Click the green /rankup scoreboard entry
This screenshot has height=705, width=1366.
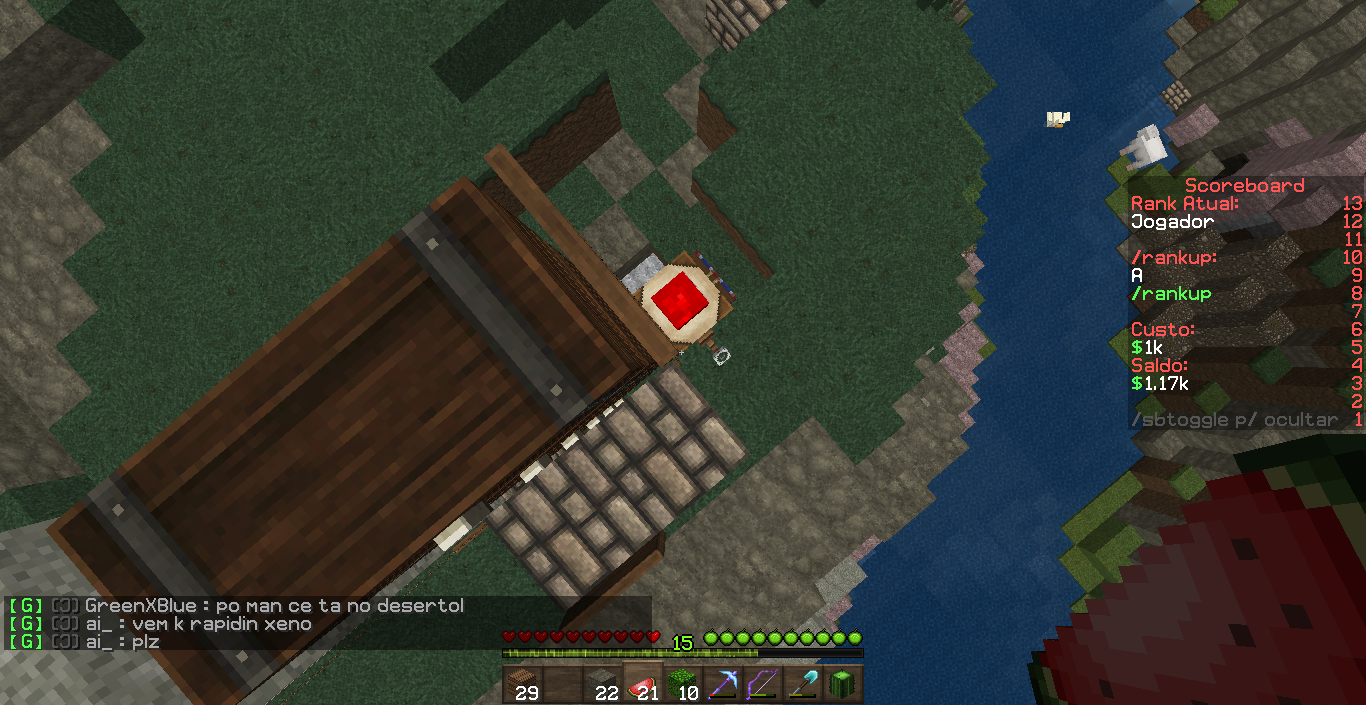[1171, 294]
